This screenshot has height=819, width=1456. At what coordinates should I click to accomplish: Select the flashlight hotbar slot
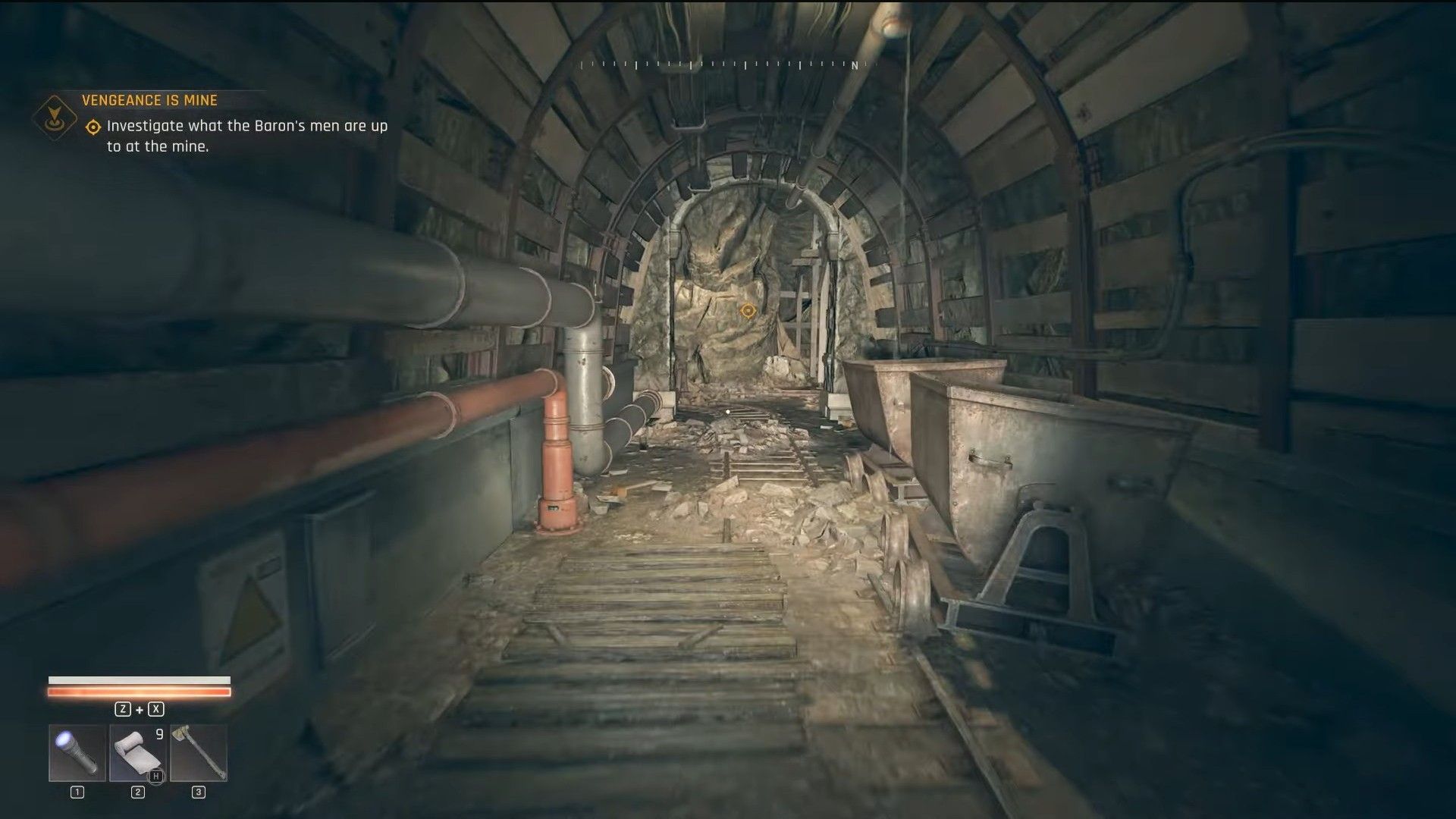[77, 752]
